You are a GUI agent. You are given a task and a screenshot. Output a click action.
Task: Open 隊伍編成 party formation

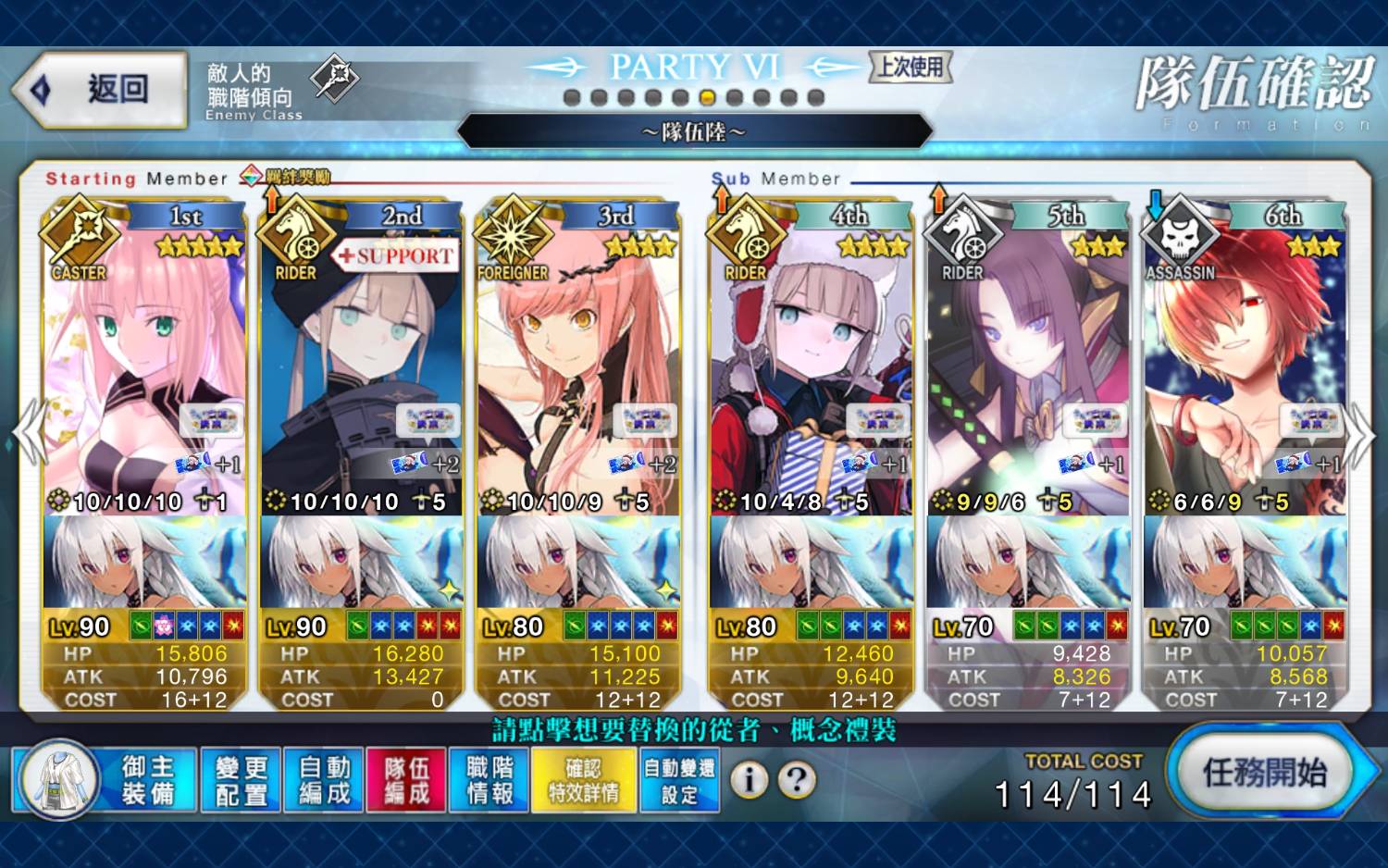[x=406, y=780]
